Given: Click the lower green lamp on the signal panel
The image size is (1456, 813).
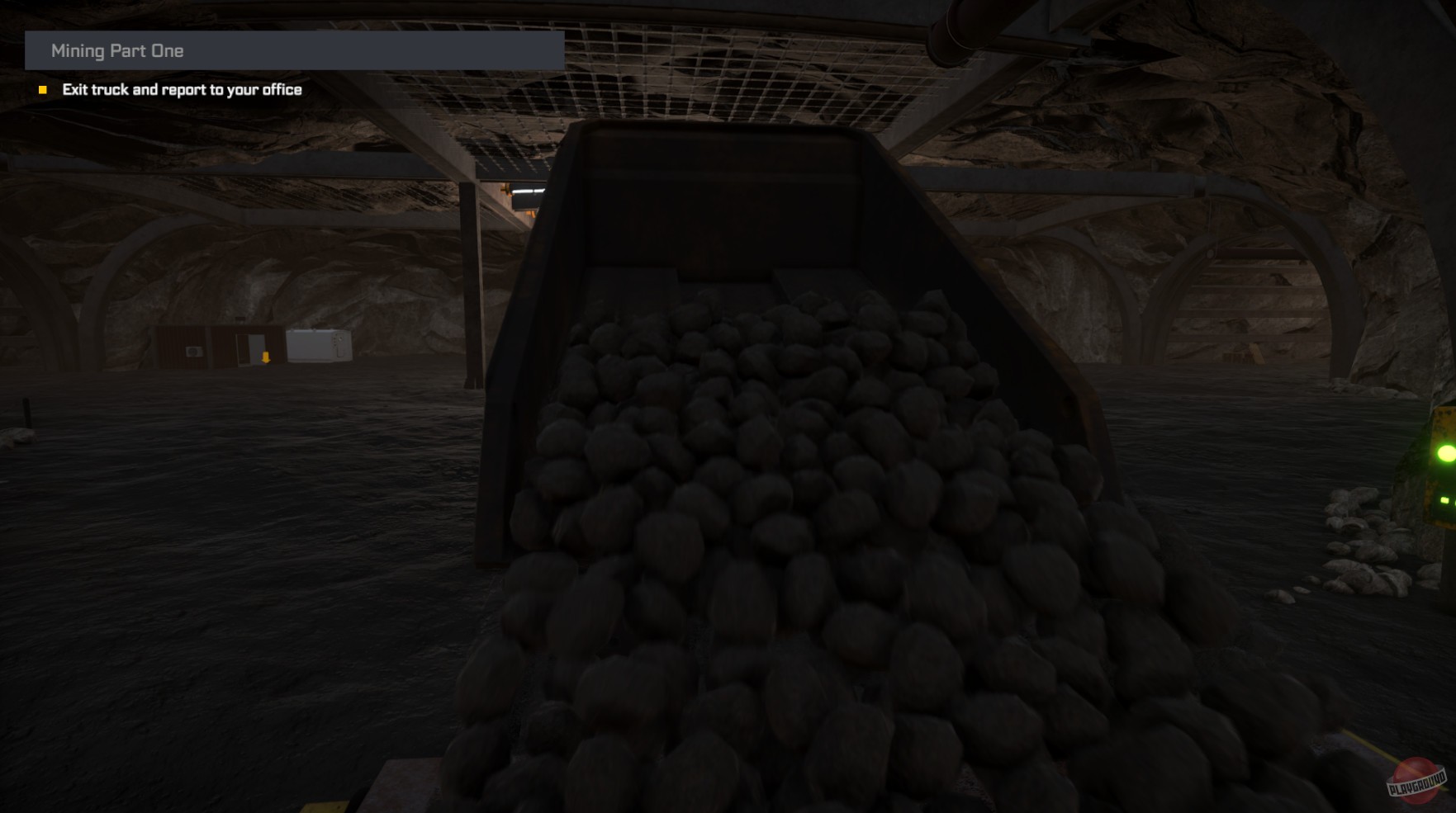Looking at the screenshot, I should tap(1445, 501).
